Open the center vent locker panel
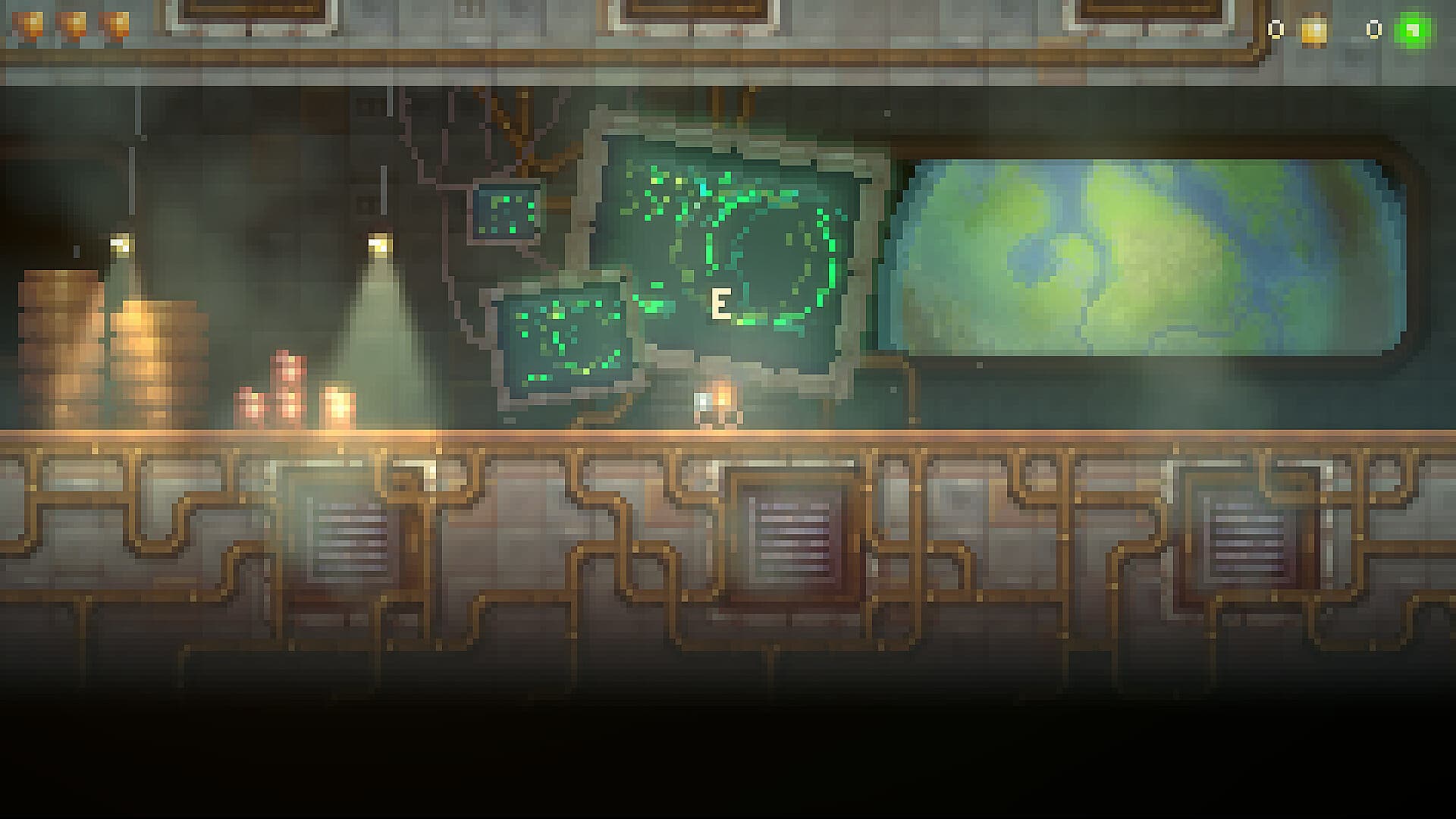This screenshot has height=819, width=1456. pyautogui.click(x=791, y=538)
